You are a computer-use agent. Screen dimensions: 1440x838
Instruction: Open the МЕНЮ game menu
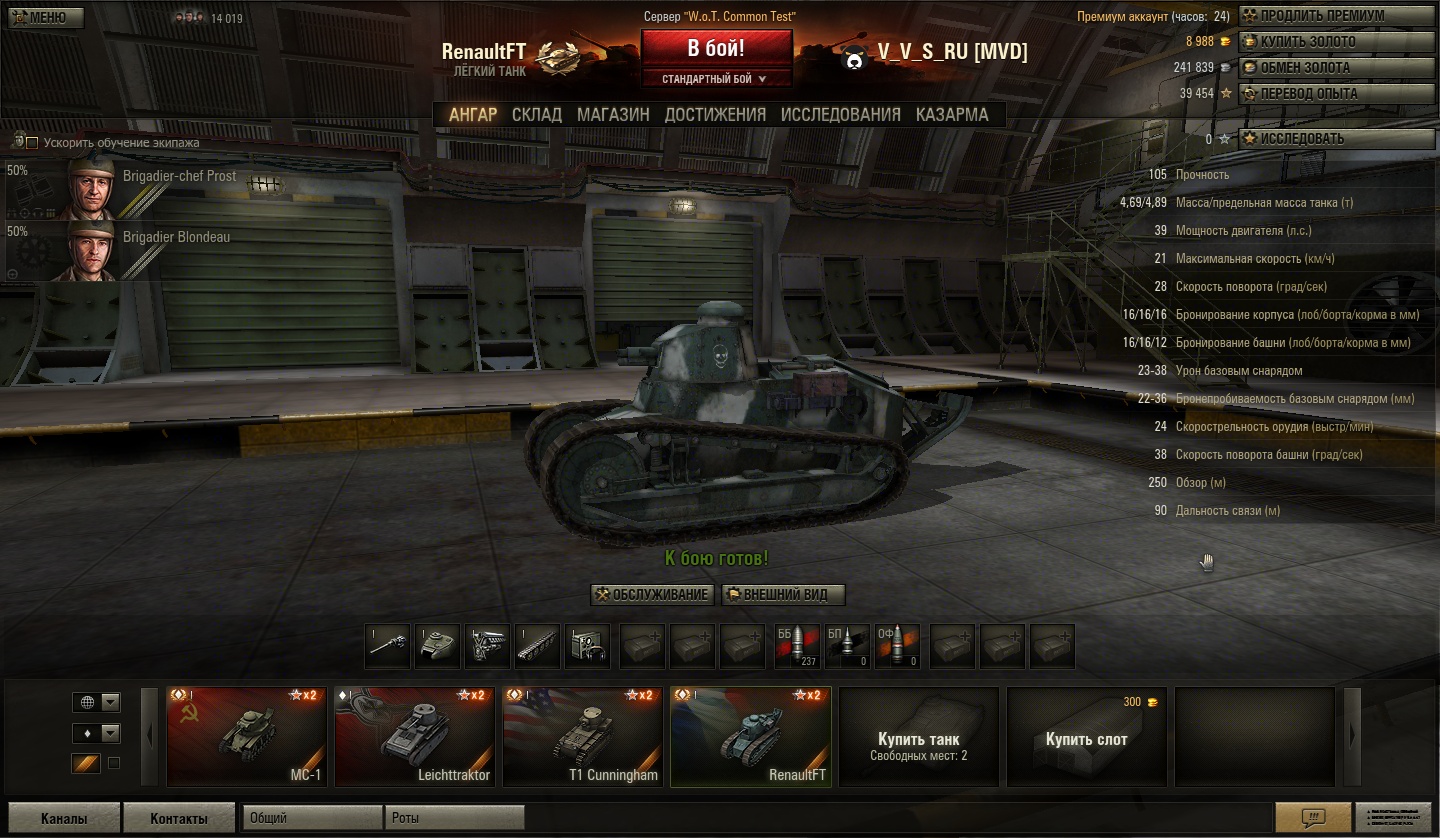(46, 17)
